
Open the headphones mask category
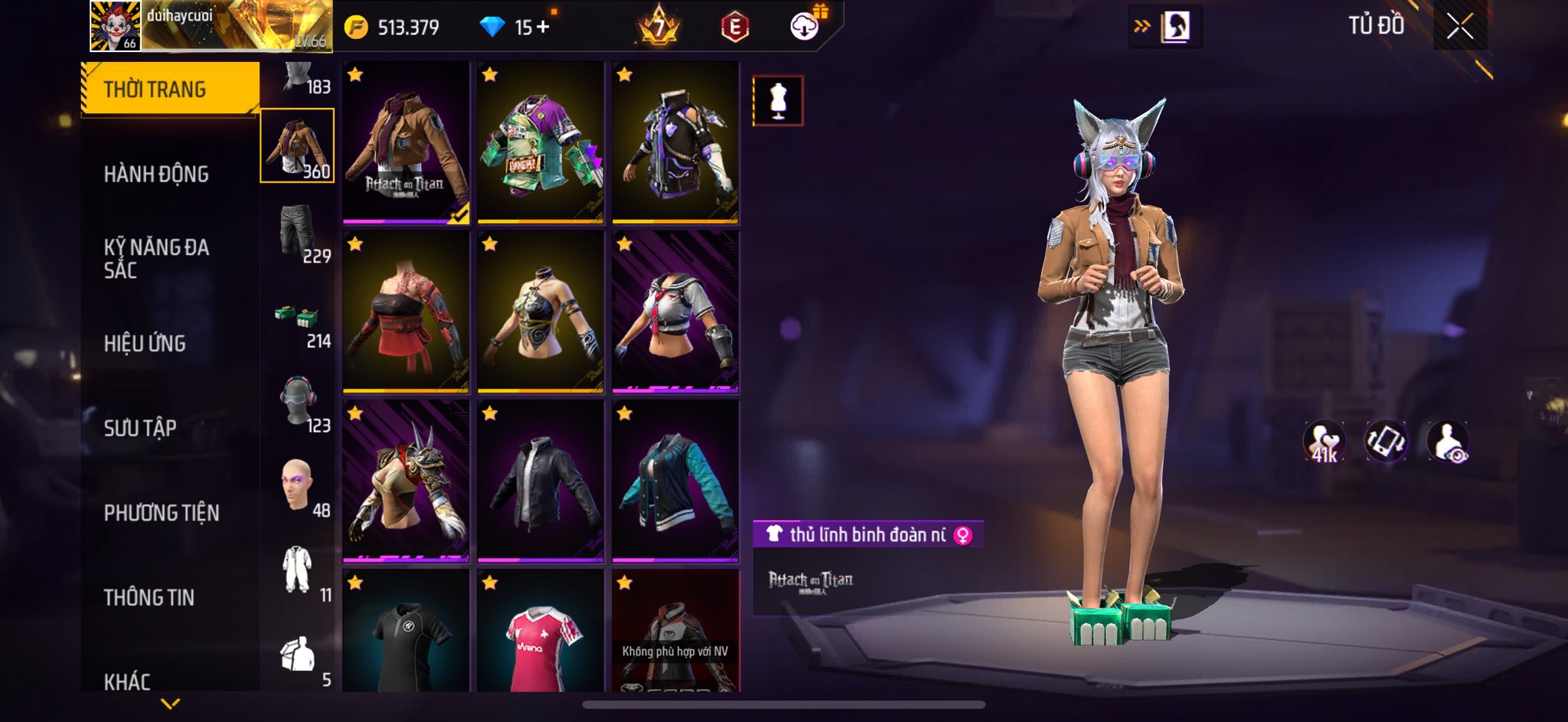pos(298,402)
